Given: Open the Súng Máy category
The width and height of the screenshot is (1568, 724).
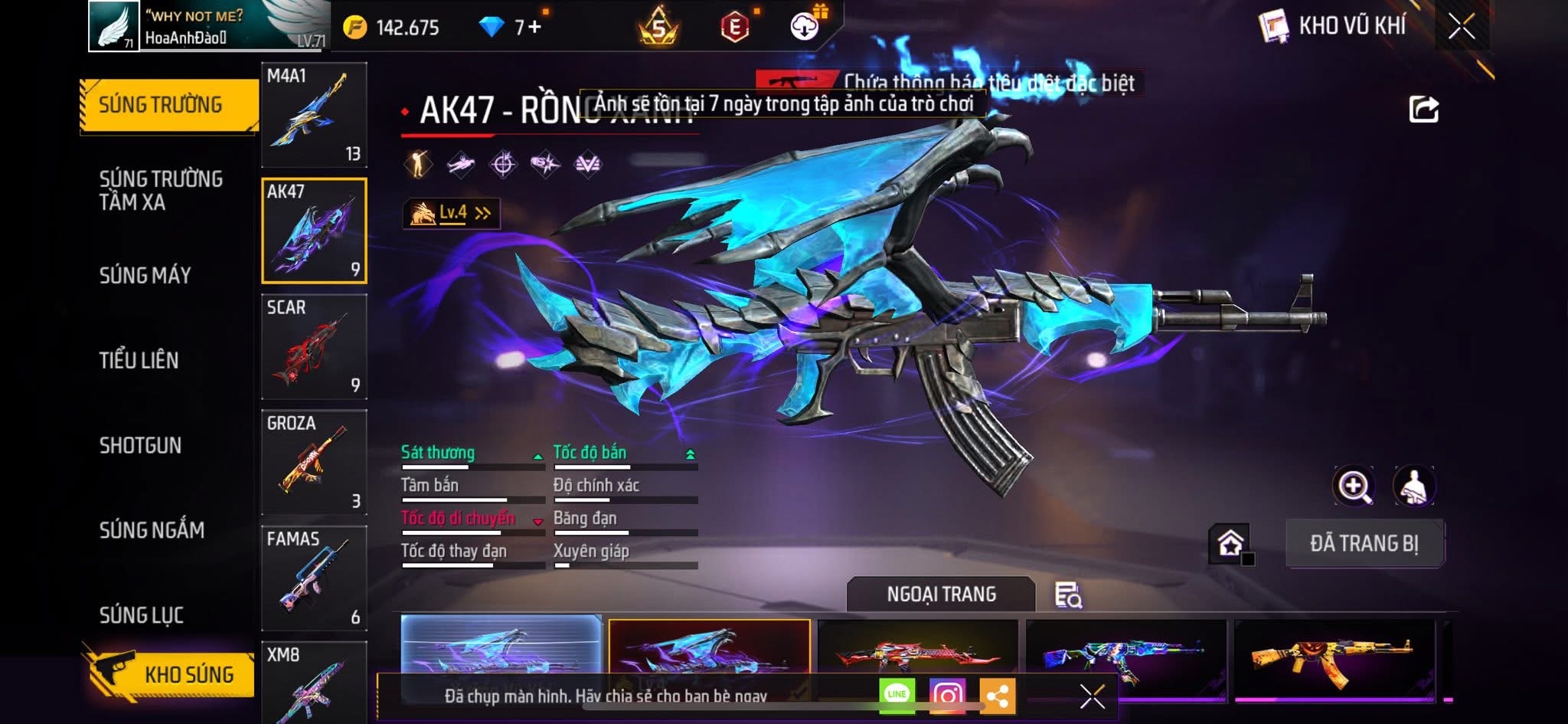Looking at the screenshot, I should 145,275.
